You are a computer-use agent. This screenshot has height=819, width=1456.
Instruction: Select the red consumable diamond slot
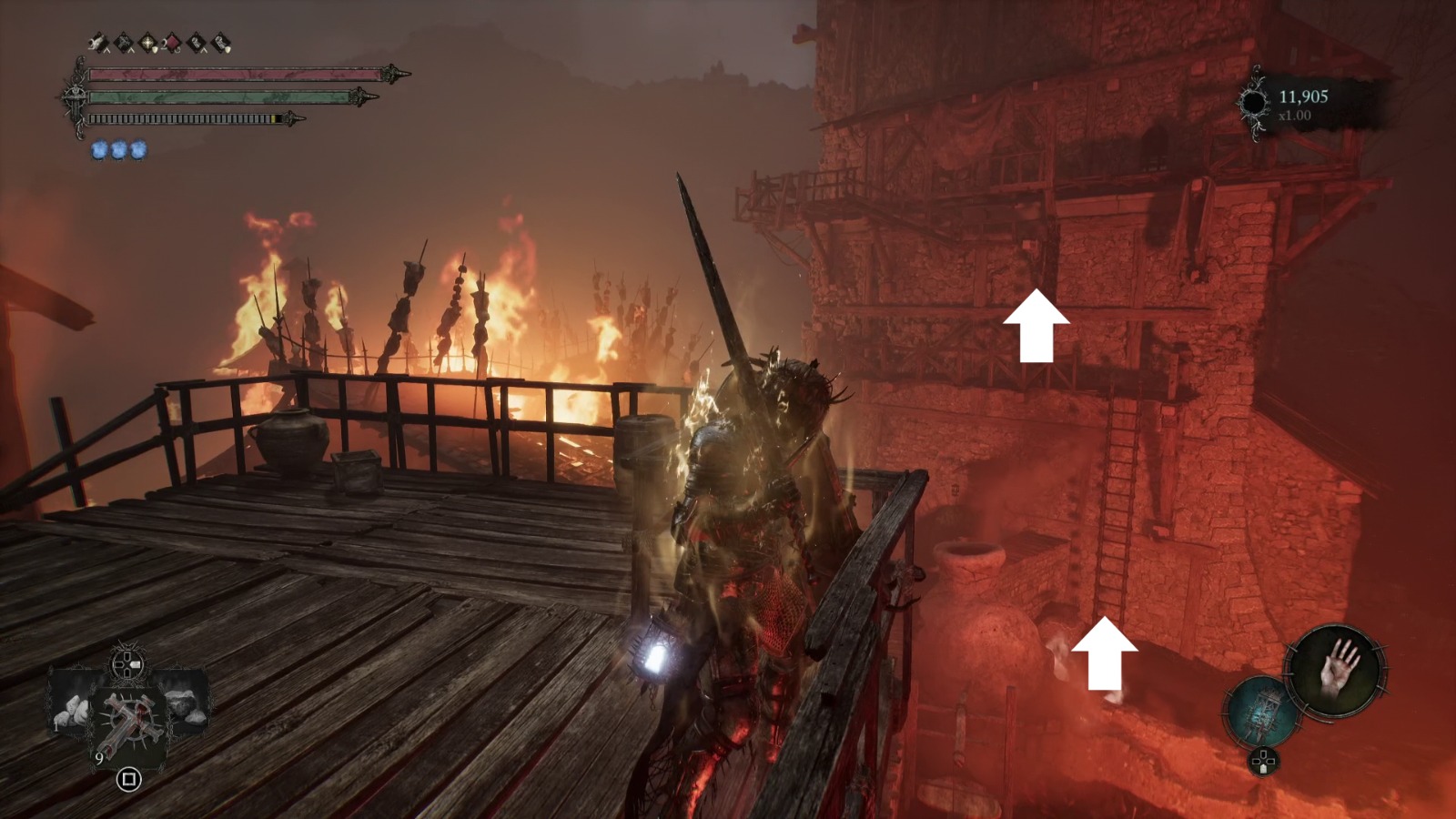[171, 42]
